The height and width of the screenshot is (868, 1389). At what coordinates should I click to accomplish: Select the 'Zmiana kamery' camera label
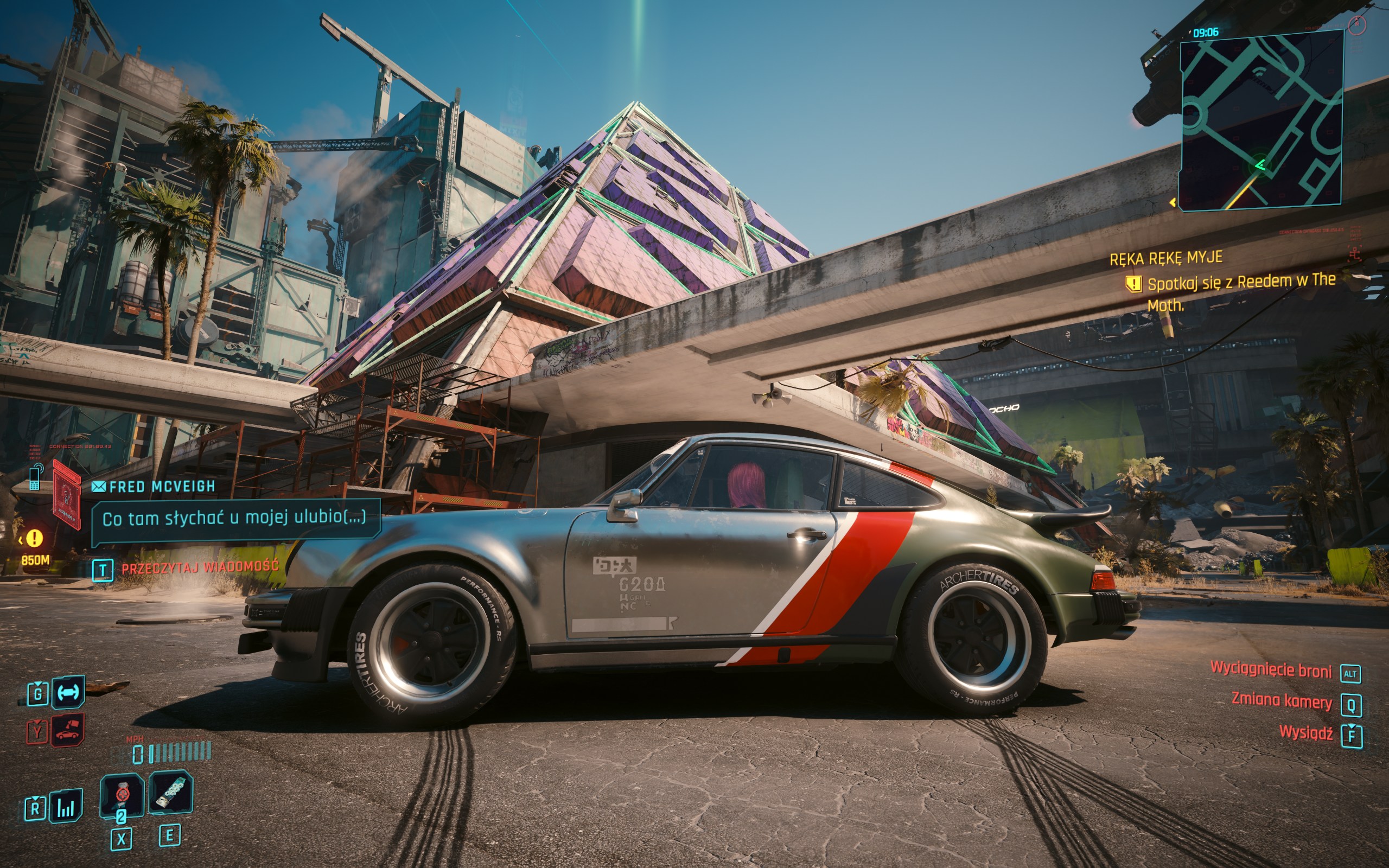click(1281, 701)
